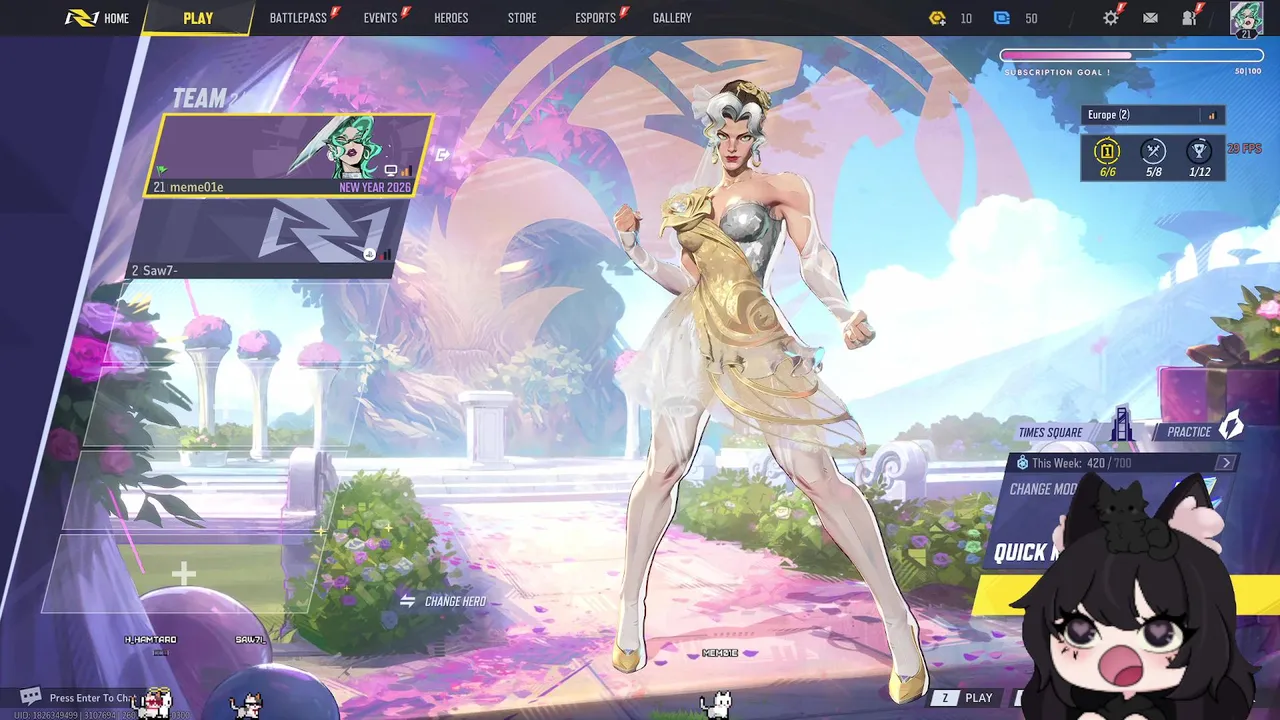
Task: Check the mail envelope icon
Action: (x=1150, y=18)
